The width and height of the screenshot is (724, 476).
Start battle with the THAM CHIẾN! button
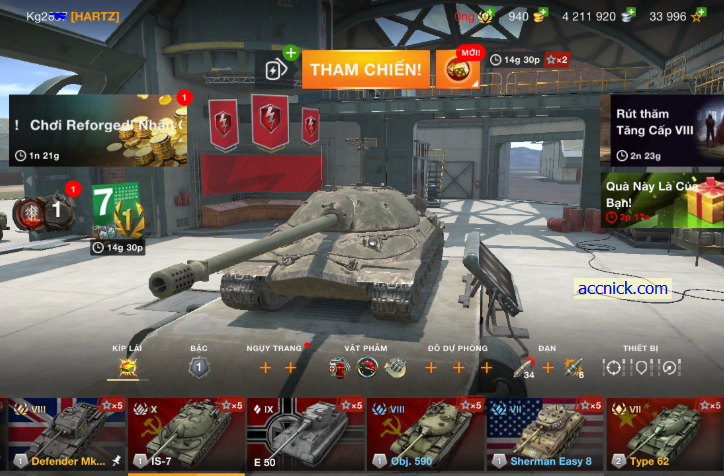[365, 69]
